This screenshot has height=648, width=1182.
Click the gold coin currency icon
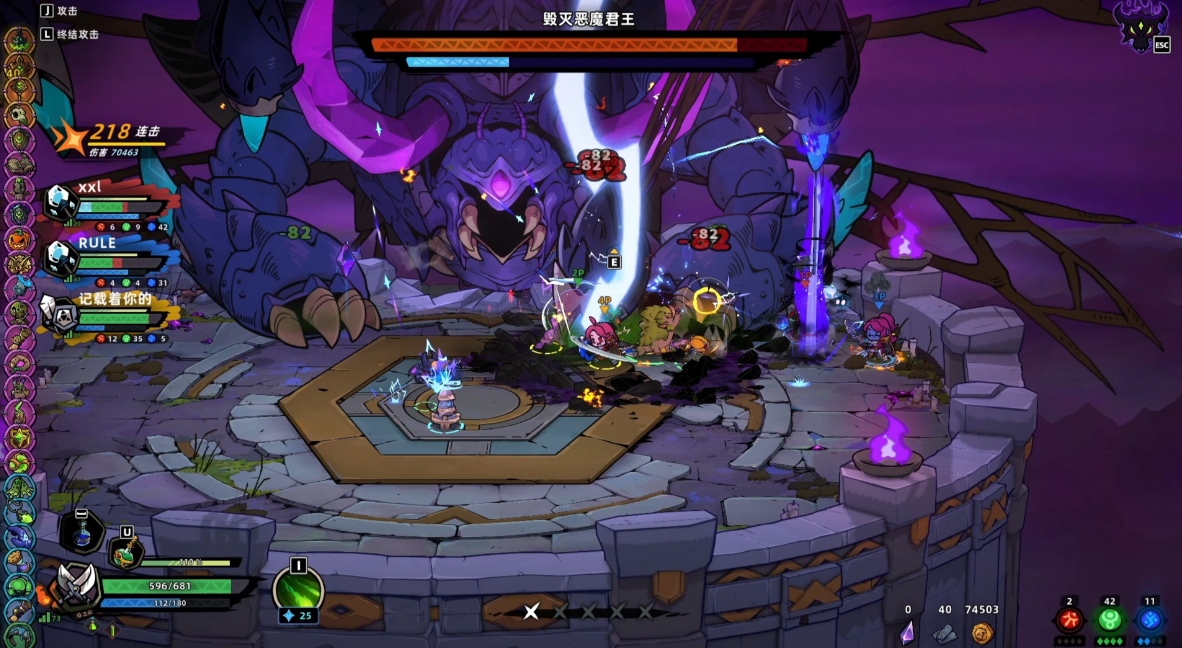[x=982, y=632]
